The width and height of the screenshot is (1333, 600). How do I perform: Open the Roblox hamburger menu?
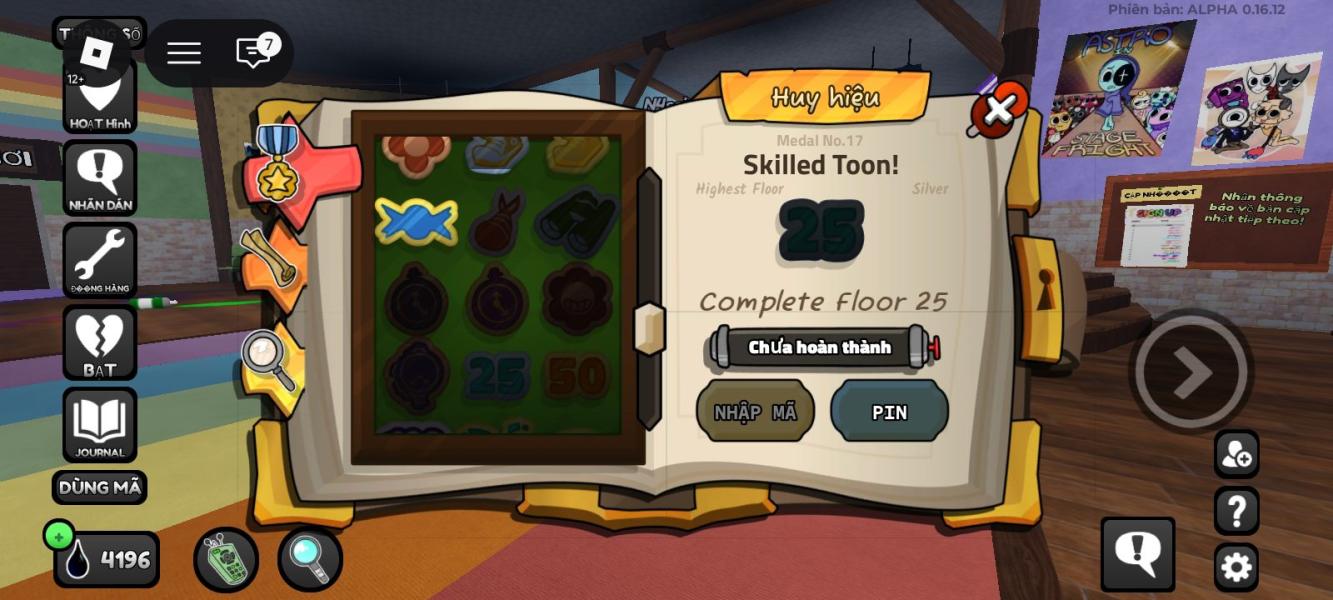pyautogui.click(x=184, y=53)
